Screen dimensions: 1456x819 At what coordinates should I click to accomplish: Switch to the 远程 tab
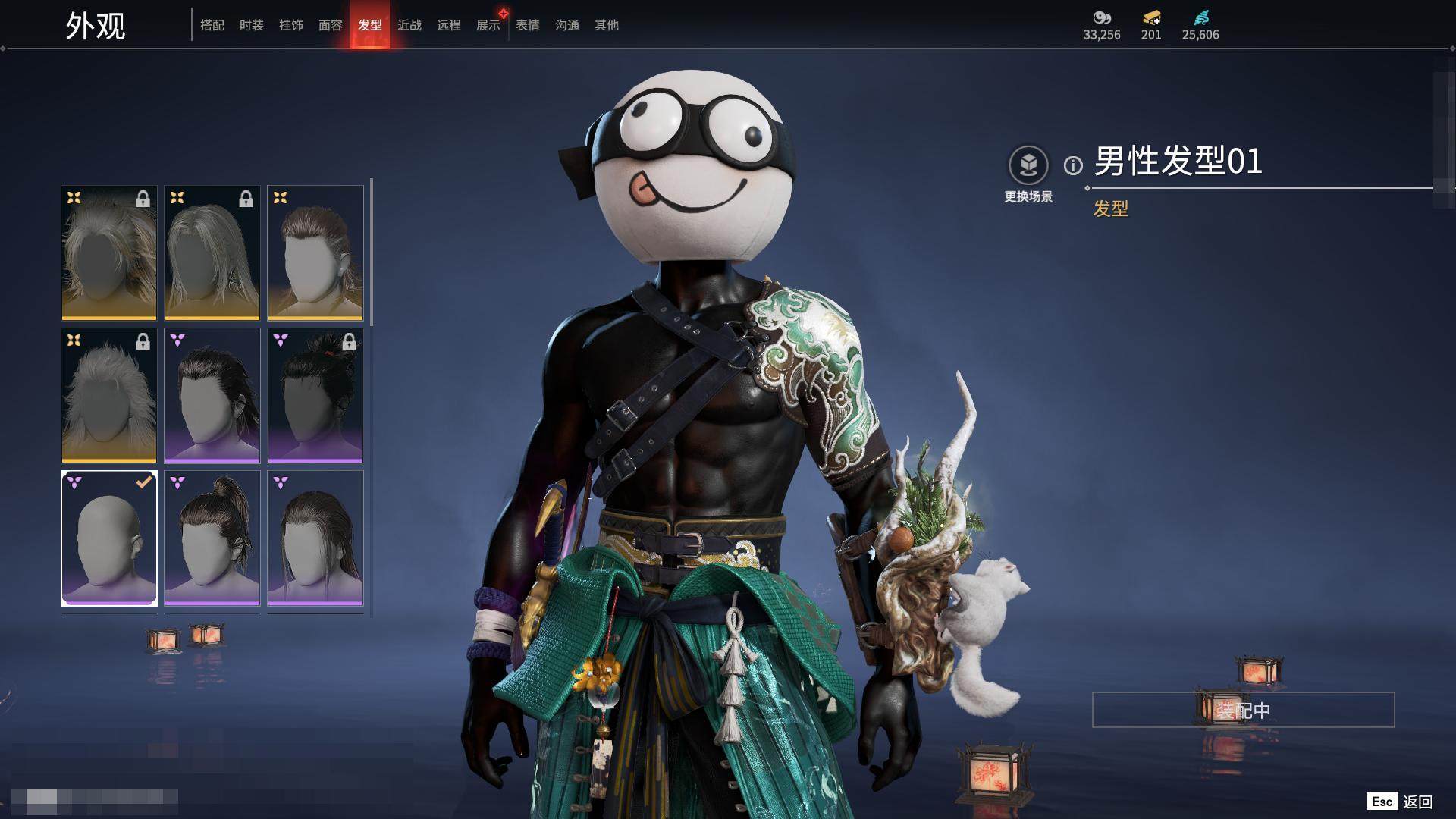[x=449, y=25]
